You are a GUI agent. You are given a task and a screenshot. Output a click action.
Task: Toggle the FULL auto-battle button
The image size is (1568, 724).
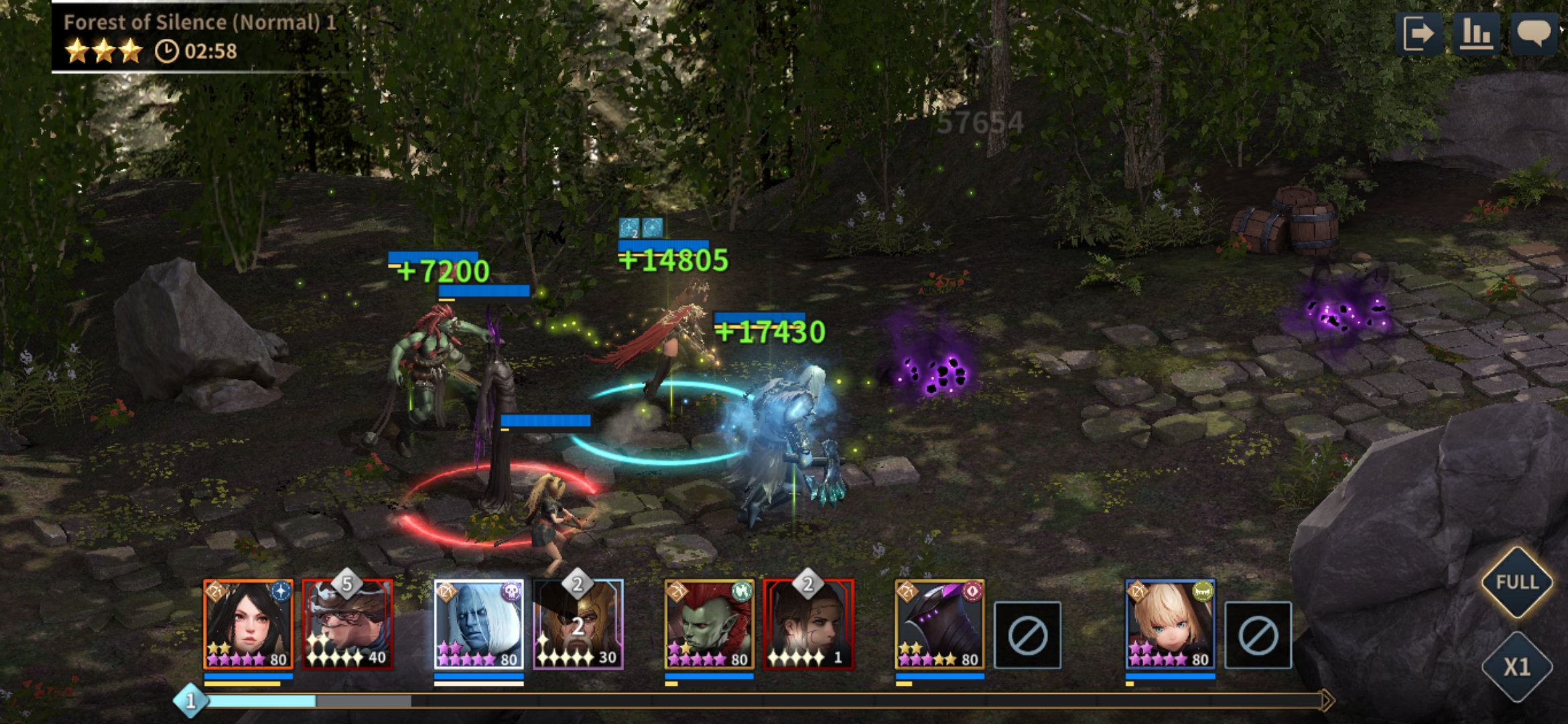[1517, 582]
